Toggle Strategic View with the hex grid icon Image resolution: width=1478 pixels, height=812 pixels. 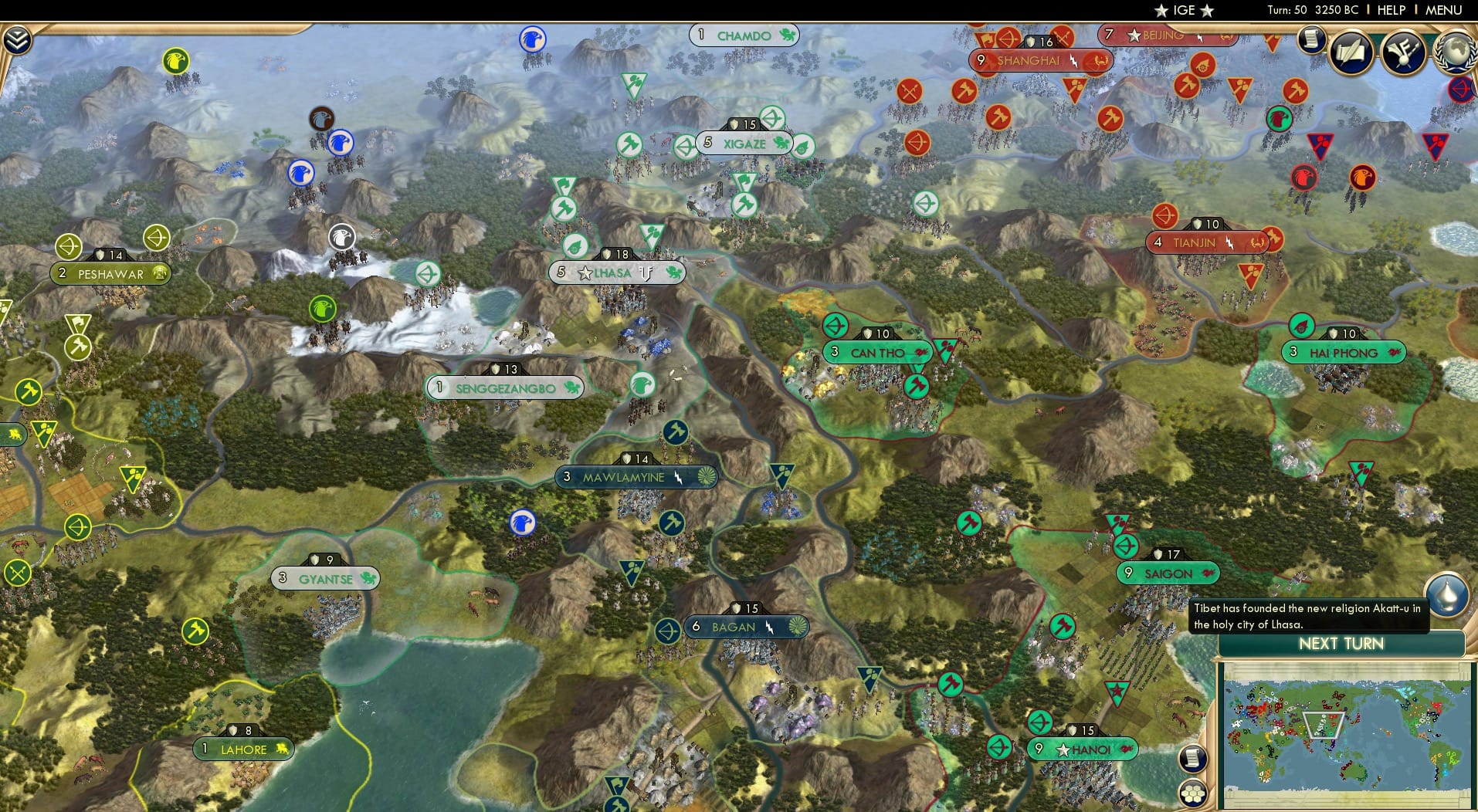[x=1192, y=795]
